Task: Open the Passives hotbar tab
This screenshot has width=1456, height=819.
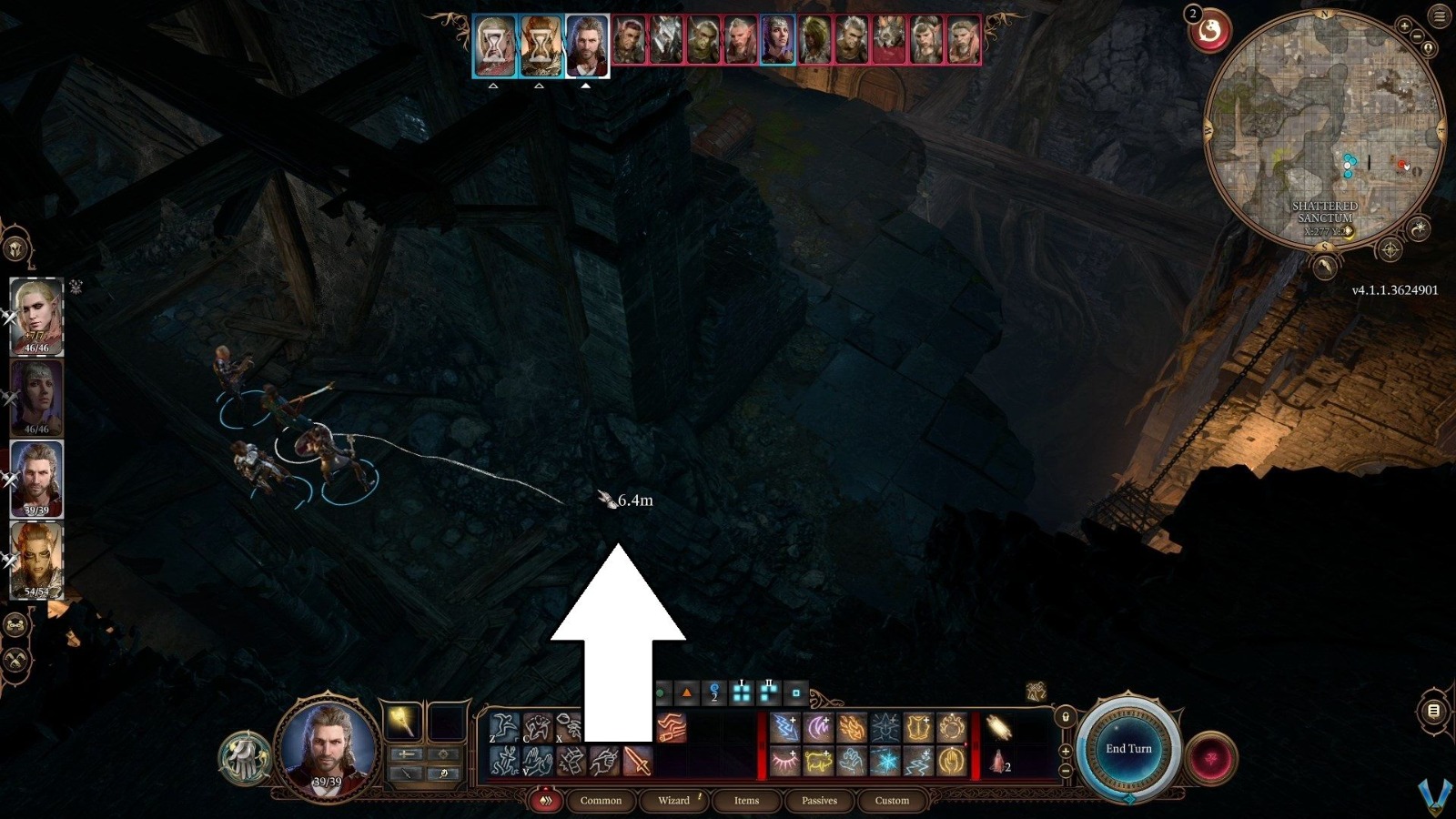Action: pyautogui.click(x=820, y=801)
